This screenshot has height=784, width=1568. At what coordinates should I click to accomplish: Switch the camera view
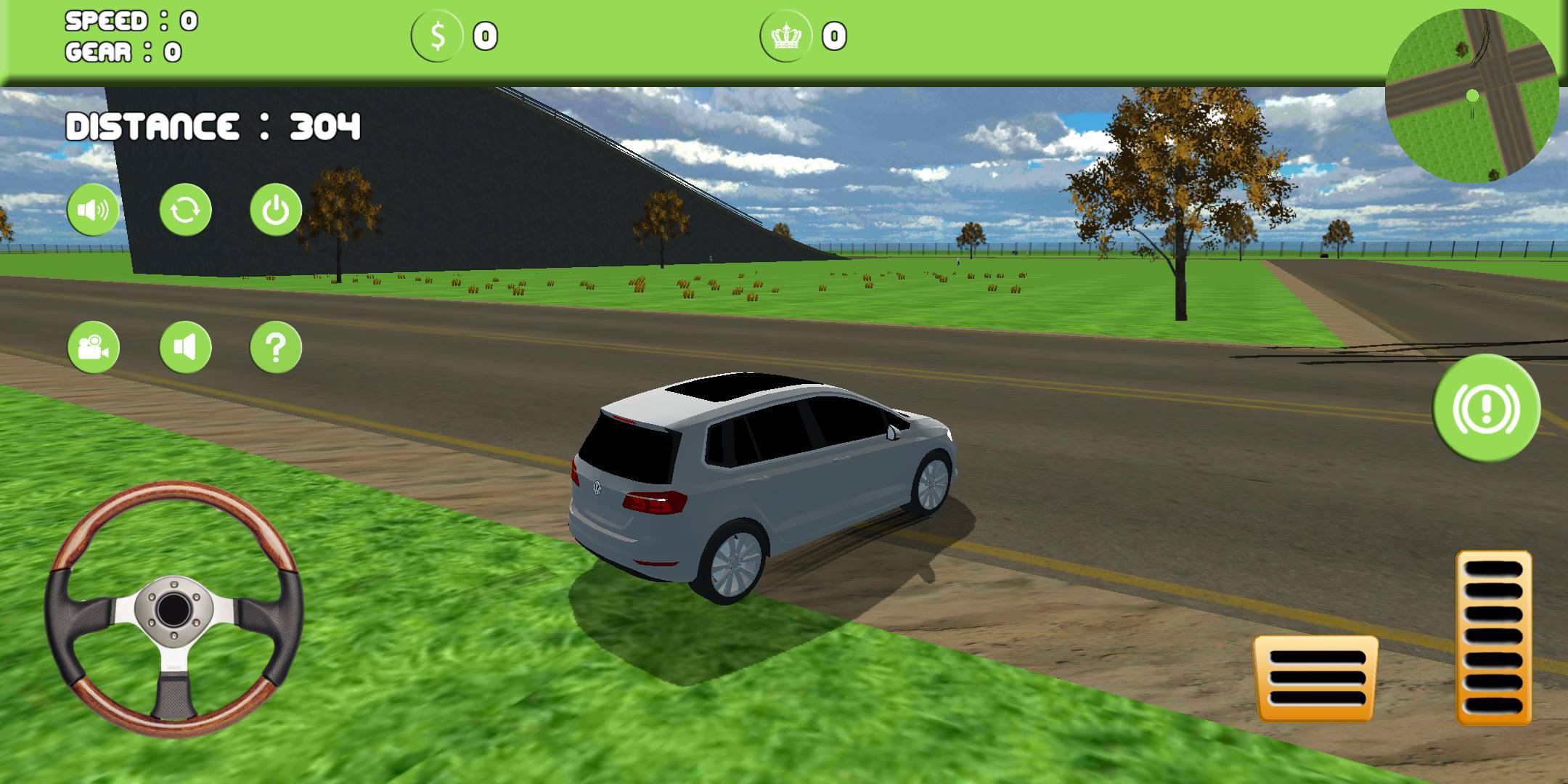click(x=92, y=347)
